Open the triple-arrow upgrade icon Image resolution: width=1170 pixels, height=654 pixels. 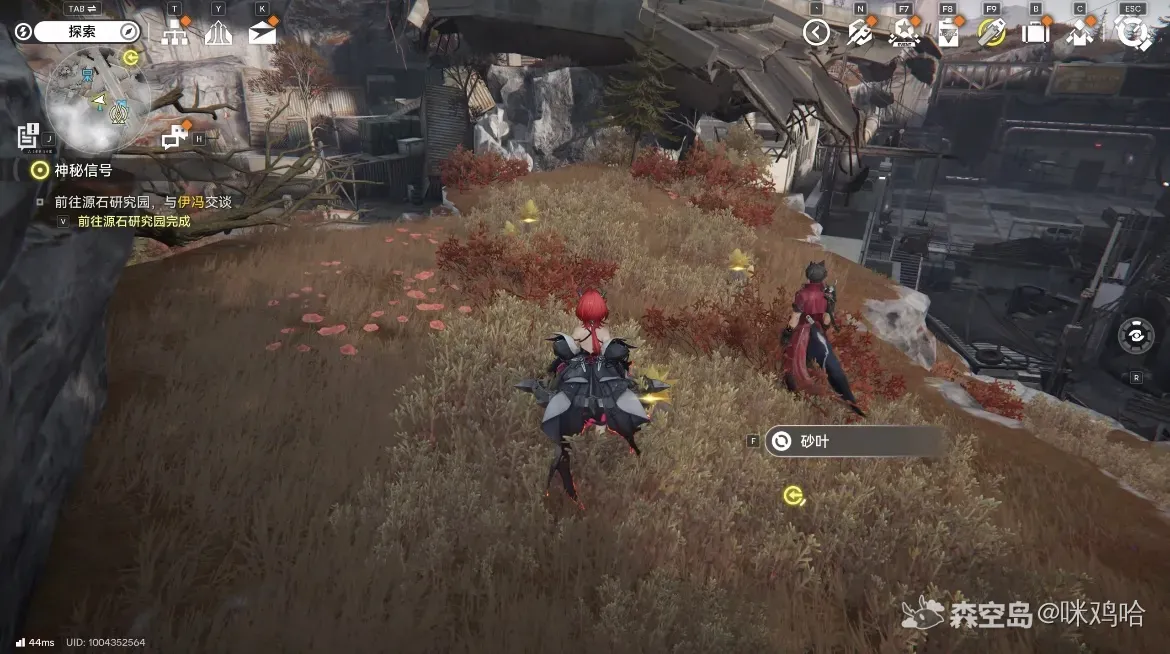(218, 33)
